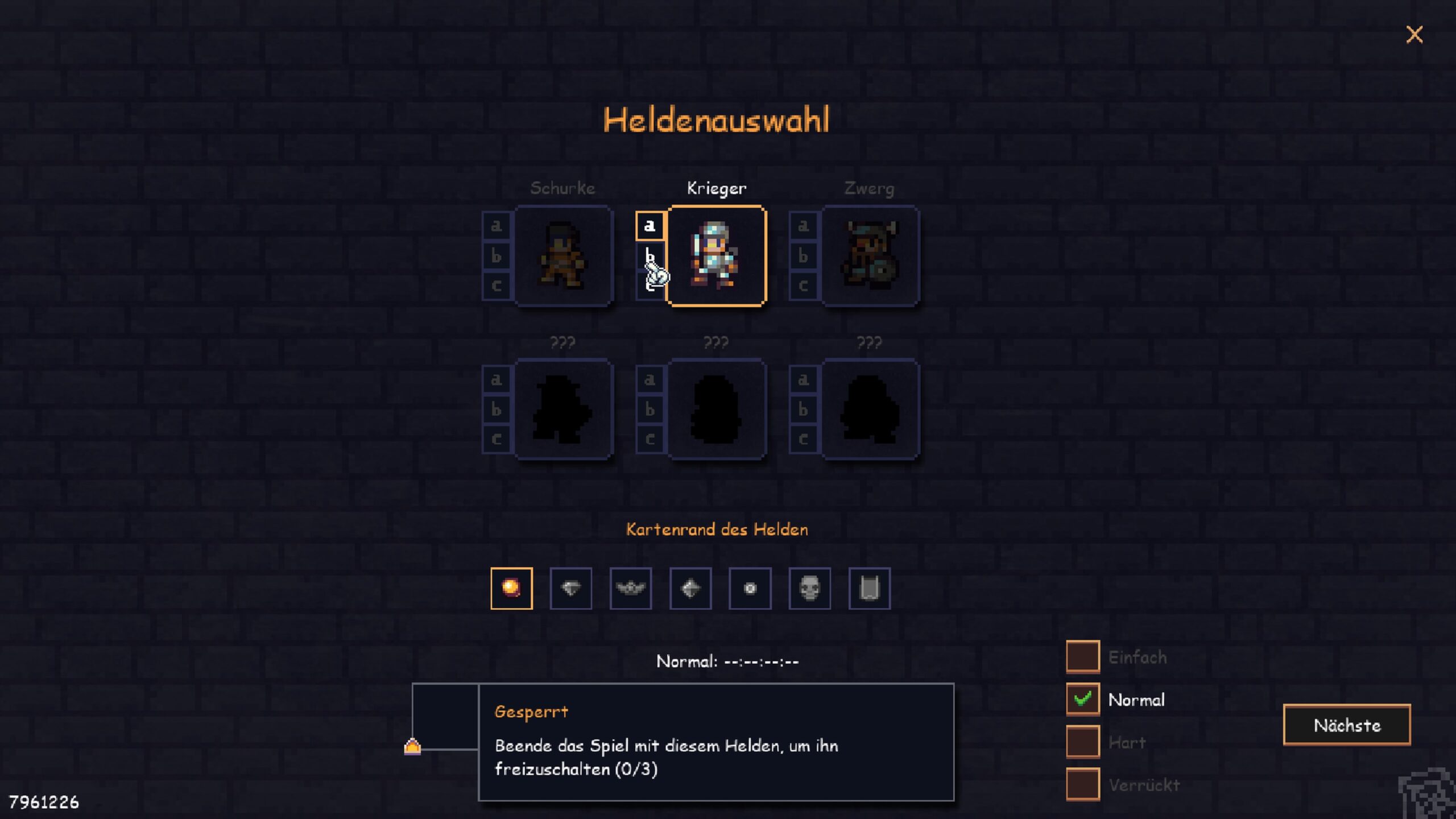Toggle the Normal difficulty checkbox
This screenshot has width=1456, height=819.
coord(1082,699)
